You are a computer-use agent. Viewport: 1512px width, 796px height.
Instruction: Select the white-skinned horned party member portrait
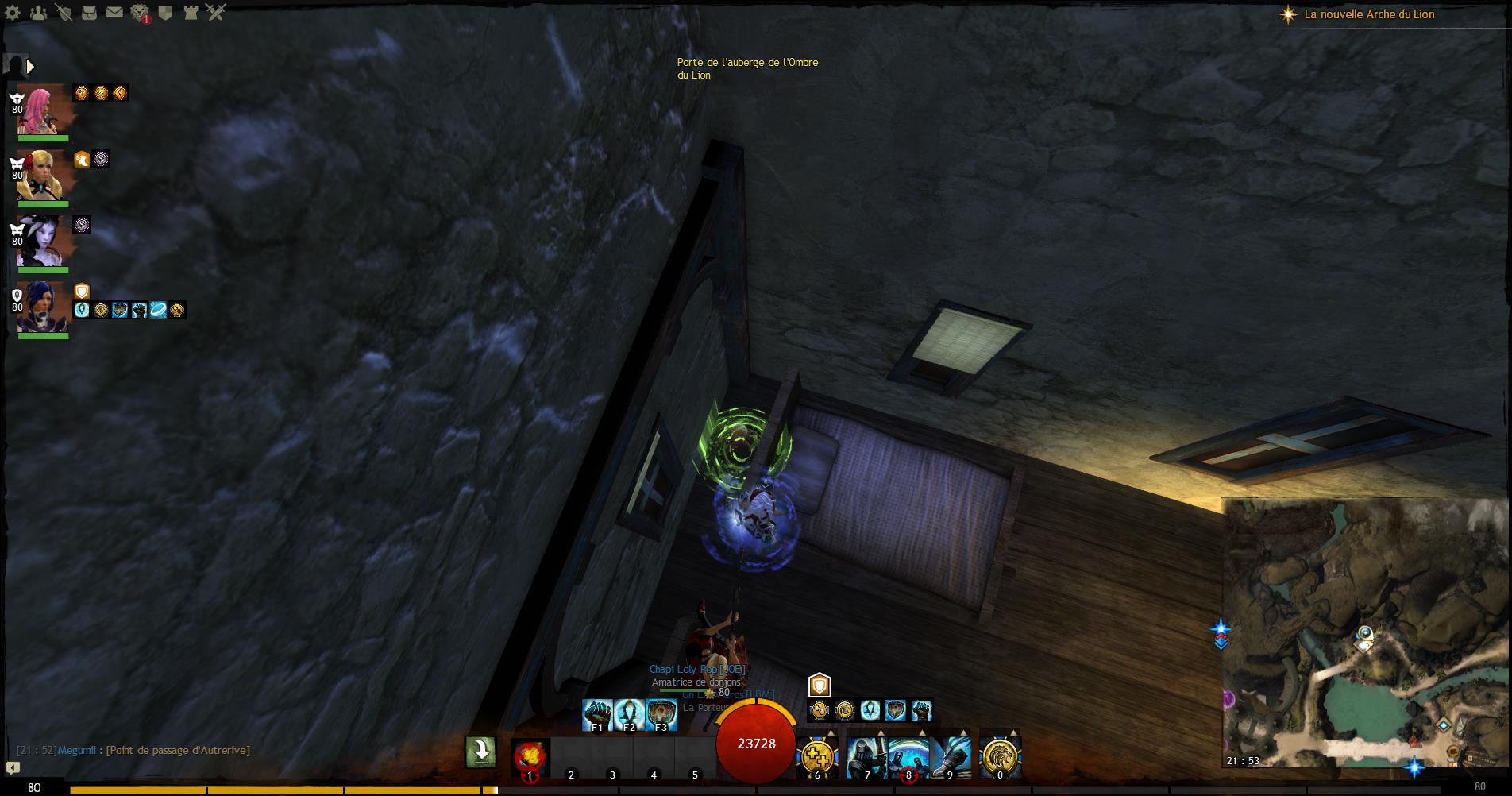click(41, 242)
